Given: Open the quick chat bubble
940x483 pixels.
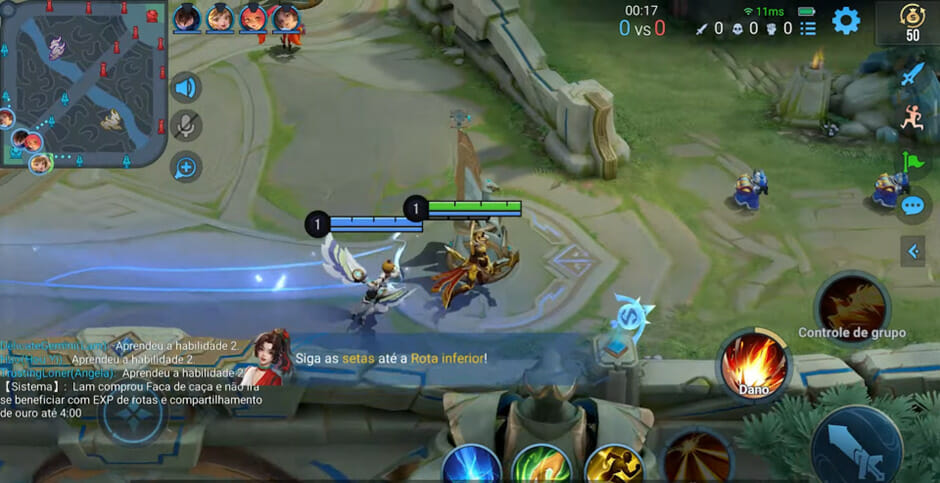Looking at the screenshot, I should (912, 207).
